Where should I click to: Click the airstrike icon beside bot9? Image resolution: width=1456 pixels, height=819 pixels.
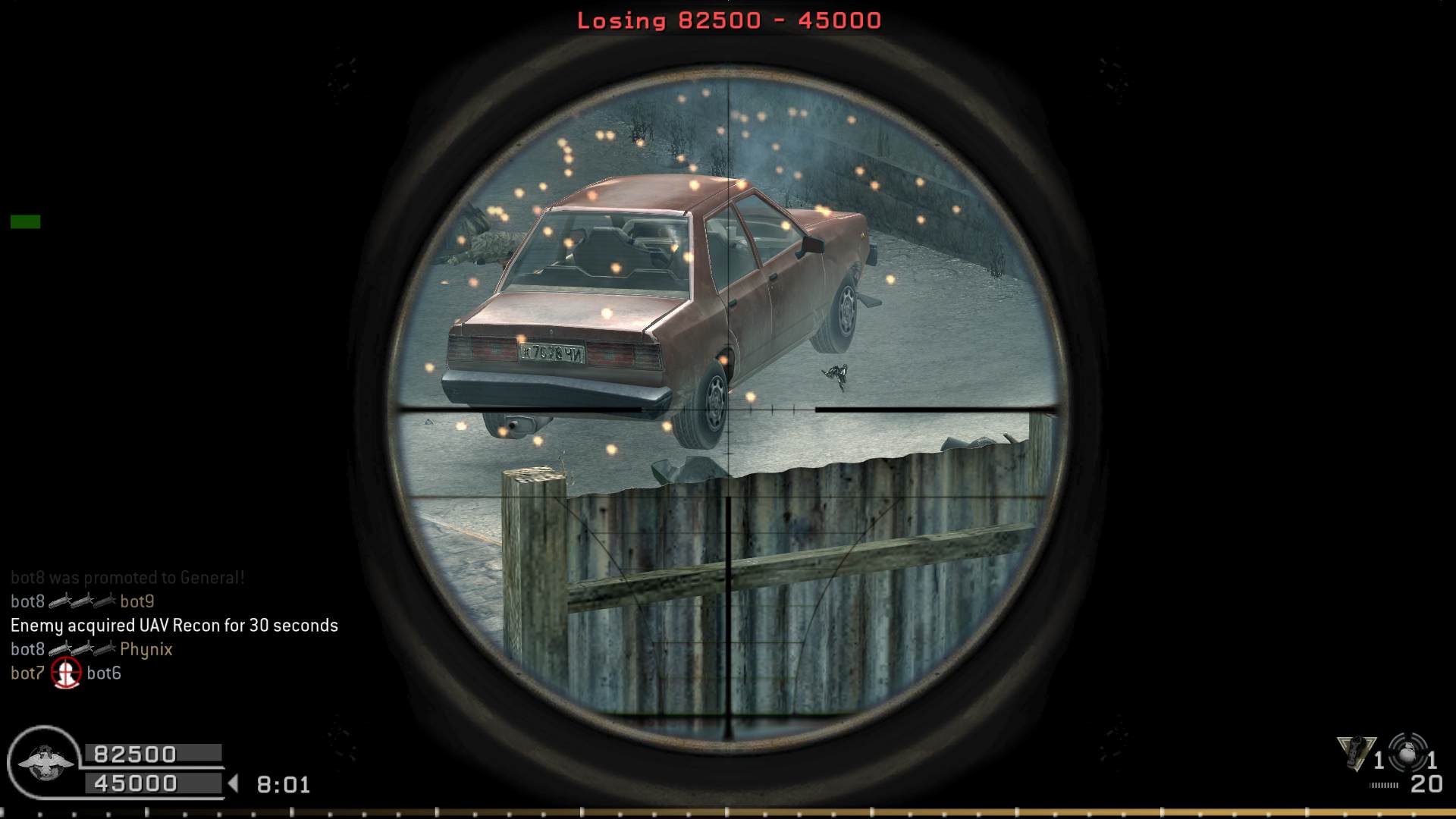[82, 601]
